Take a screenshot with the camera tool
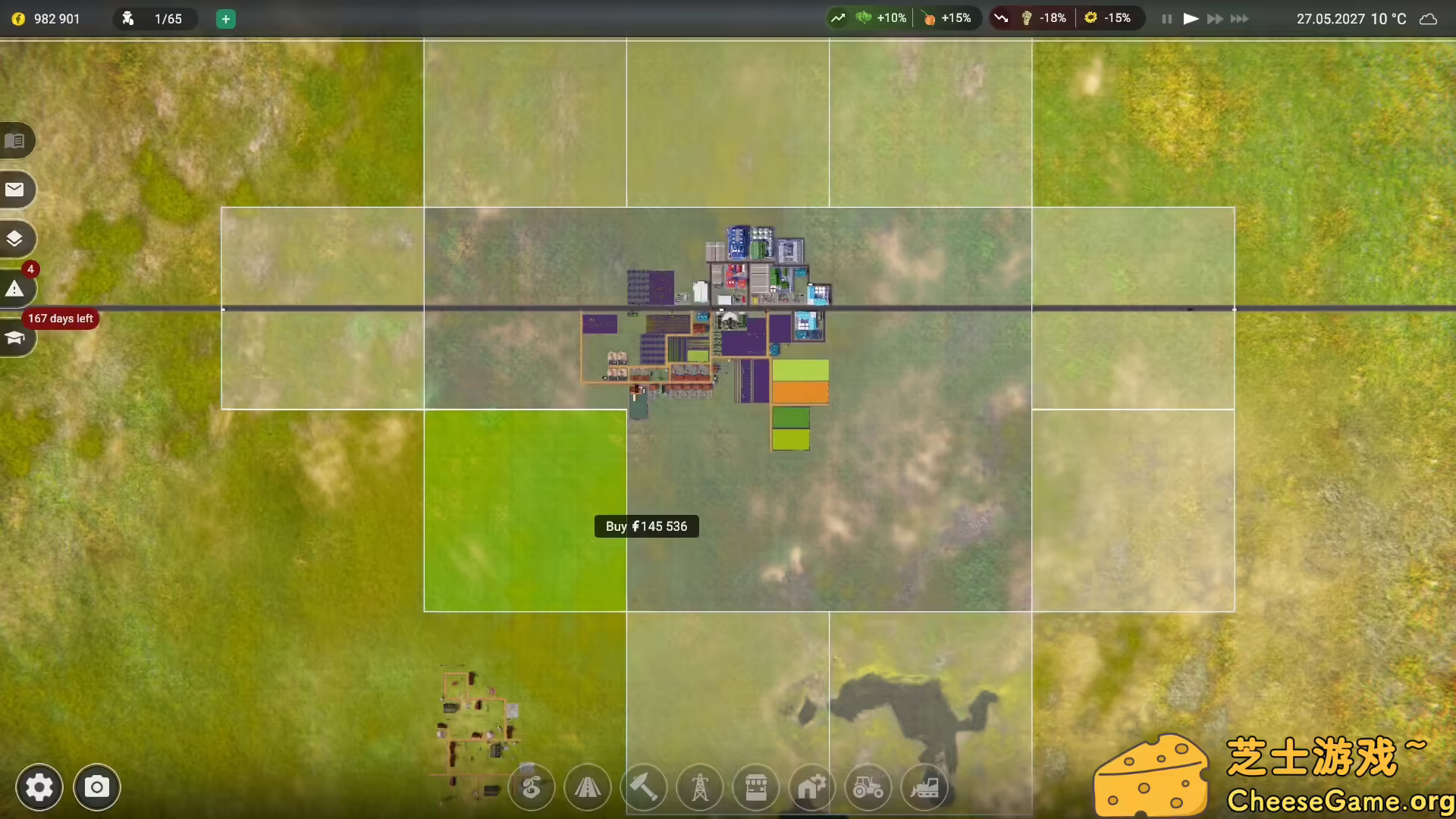1456x819 pixels. [97, 787]
